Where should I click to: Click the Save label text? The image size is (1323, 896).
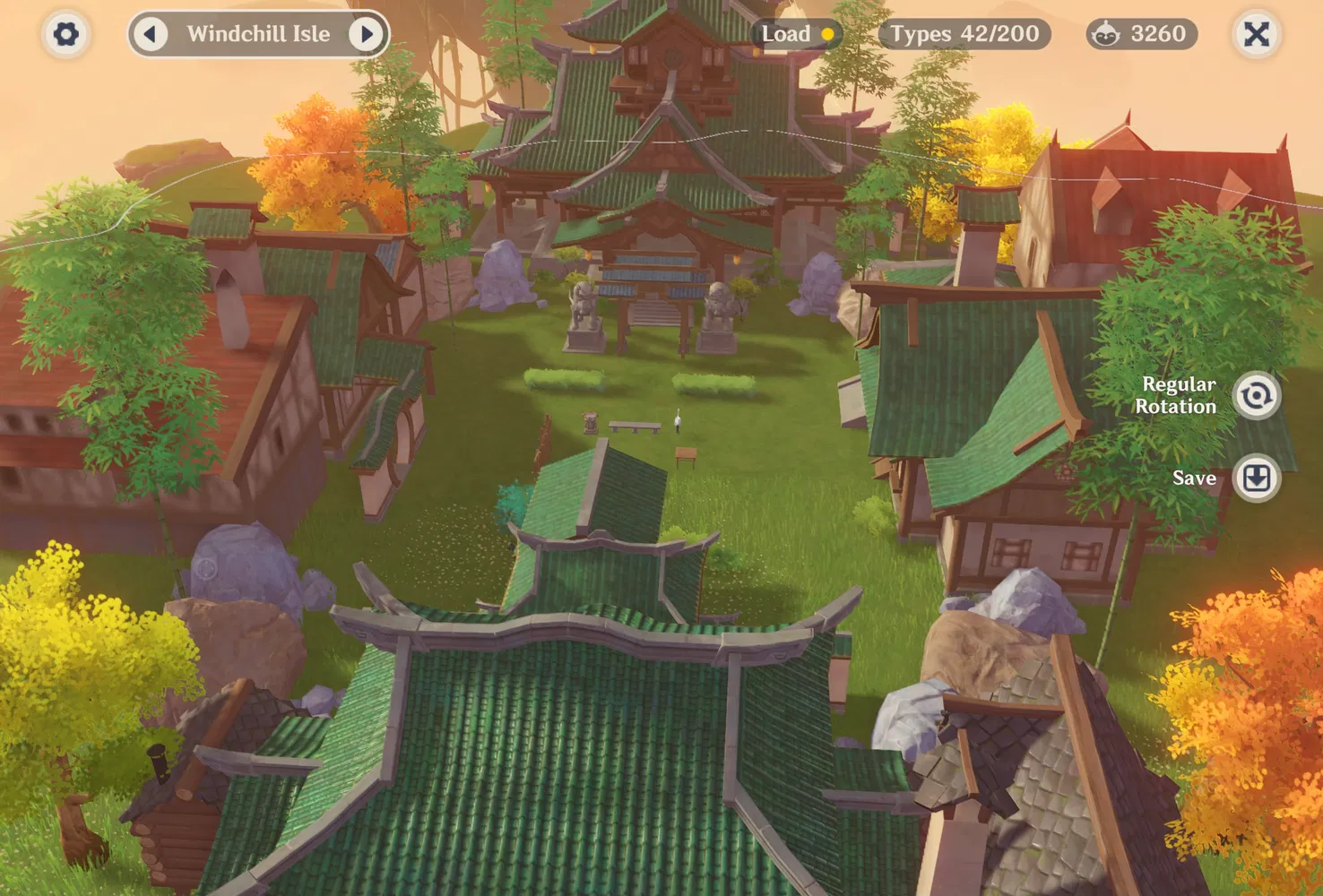point(1194,478)
